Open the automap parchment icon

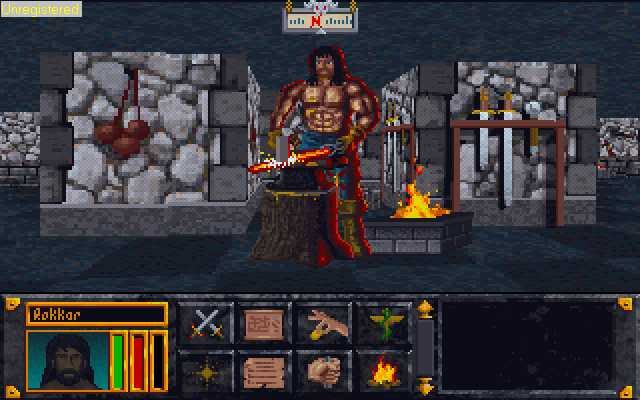pyautogui.click(x=262, y=325)
